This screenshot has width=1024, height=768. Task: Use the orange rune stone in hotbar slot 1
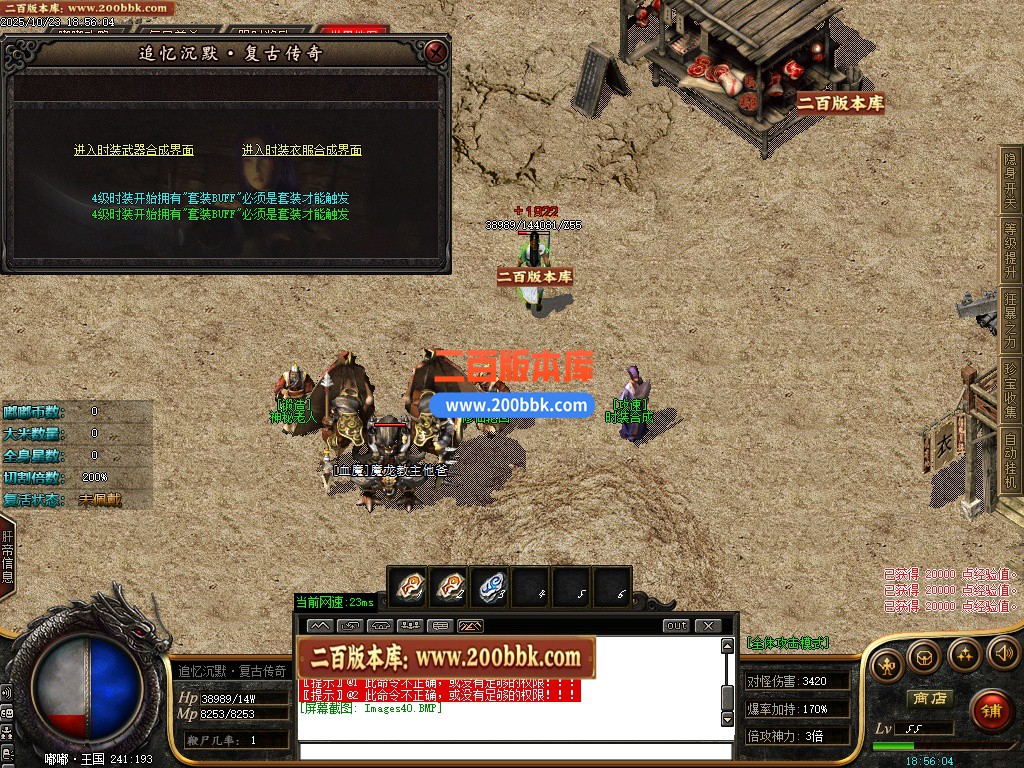point(408,587)
